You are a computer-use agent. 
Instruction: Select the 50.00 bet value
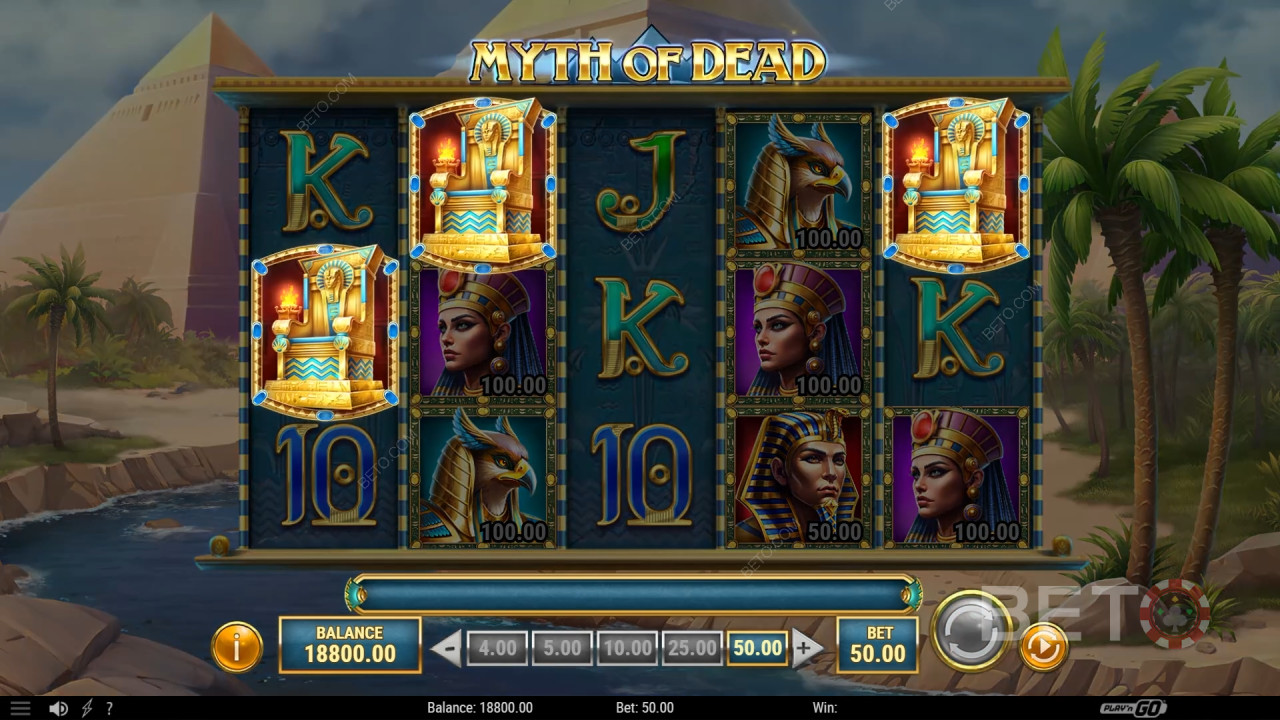click(x=757, y=648)
